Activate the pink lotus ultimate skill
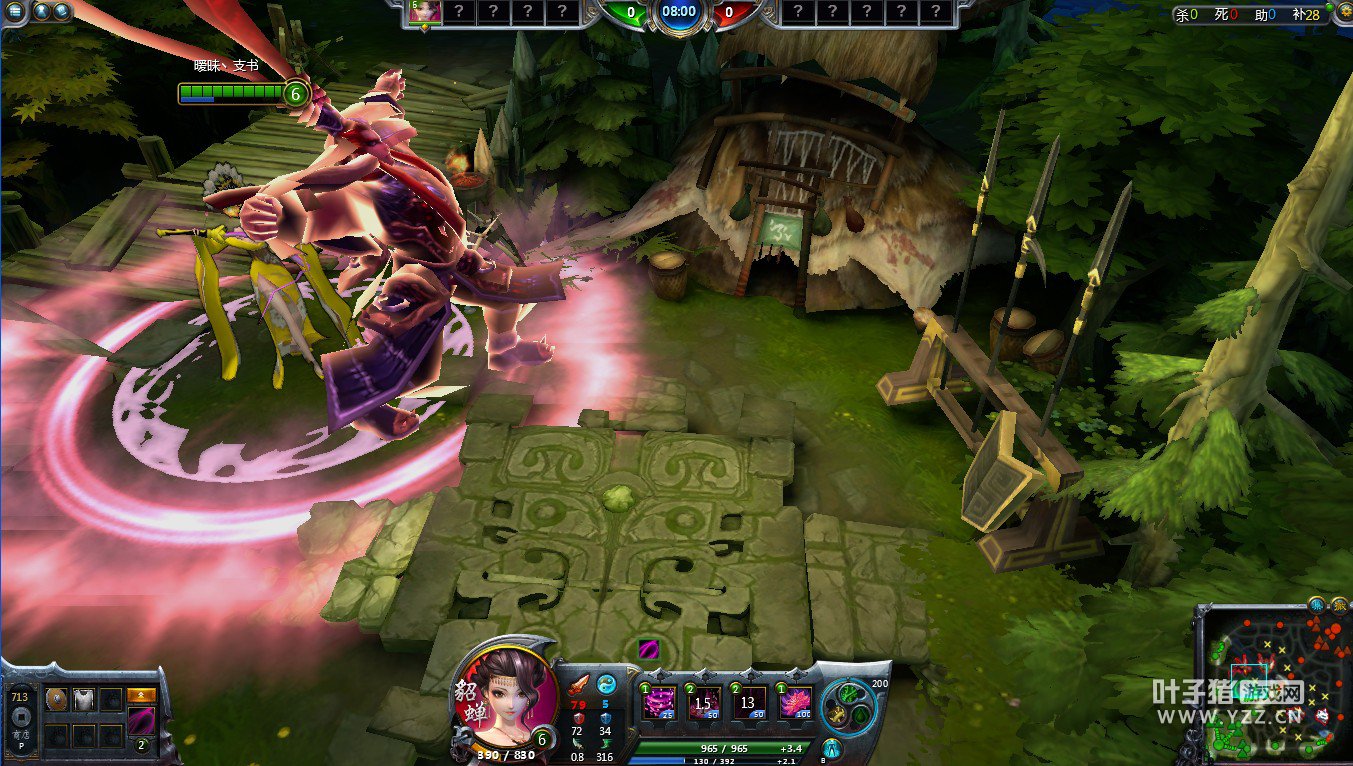1353x766 pixels. tap(795, 701)
